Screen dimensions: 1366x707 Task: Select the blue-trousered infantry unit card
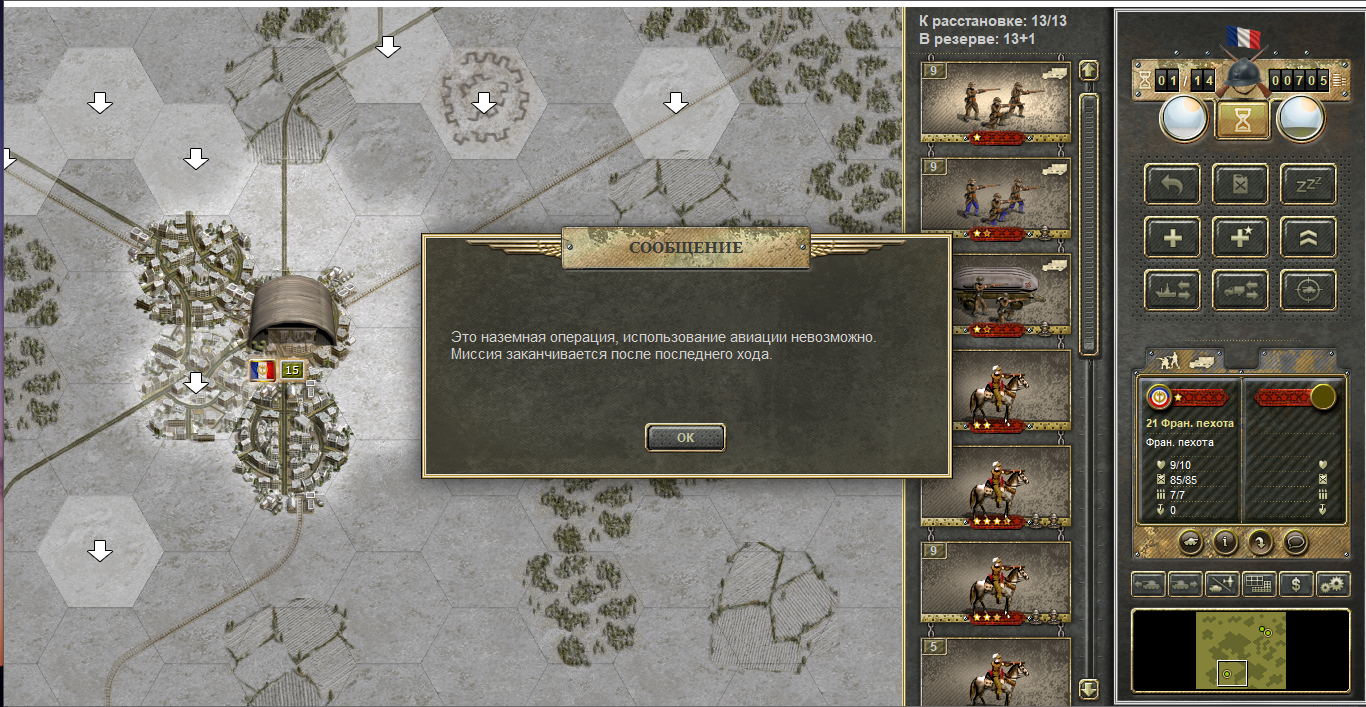995,199
